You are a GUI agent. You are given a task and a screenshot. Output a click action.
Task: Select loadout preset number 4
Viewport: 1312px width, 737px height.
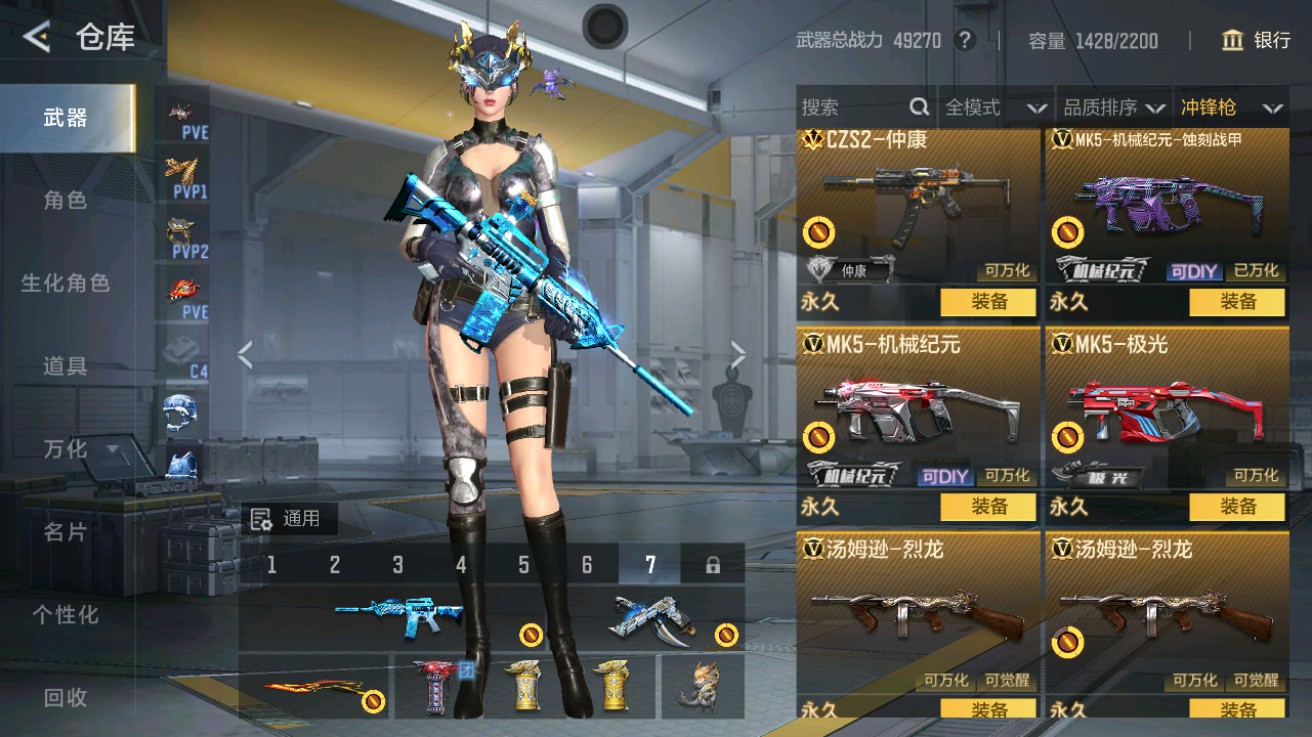click(460, 565)
